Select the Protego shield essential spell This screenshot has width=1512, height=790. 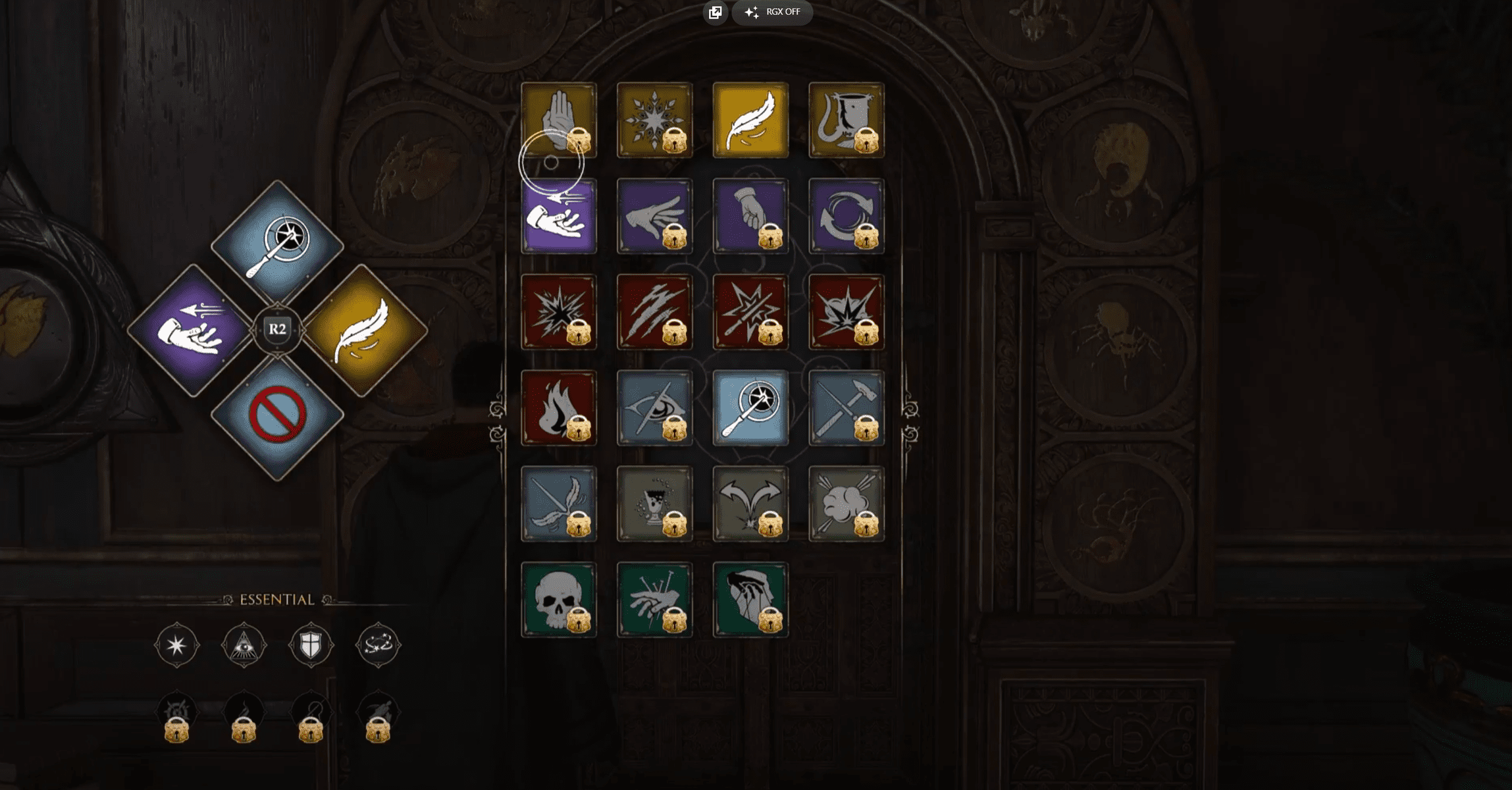point(311,645)
